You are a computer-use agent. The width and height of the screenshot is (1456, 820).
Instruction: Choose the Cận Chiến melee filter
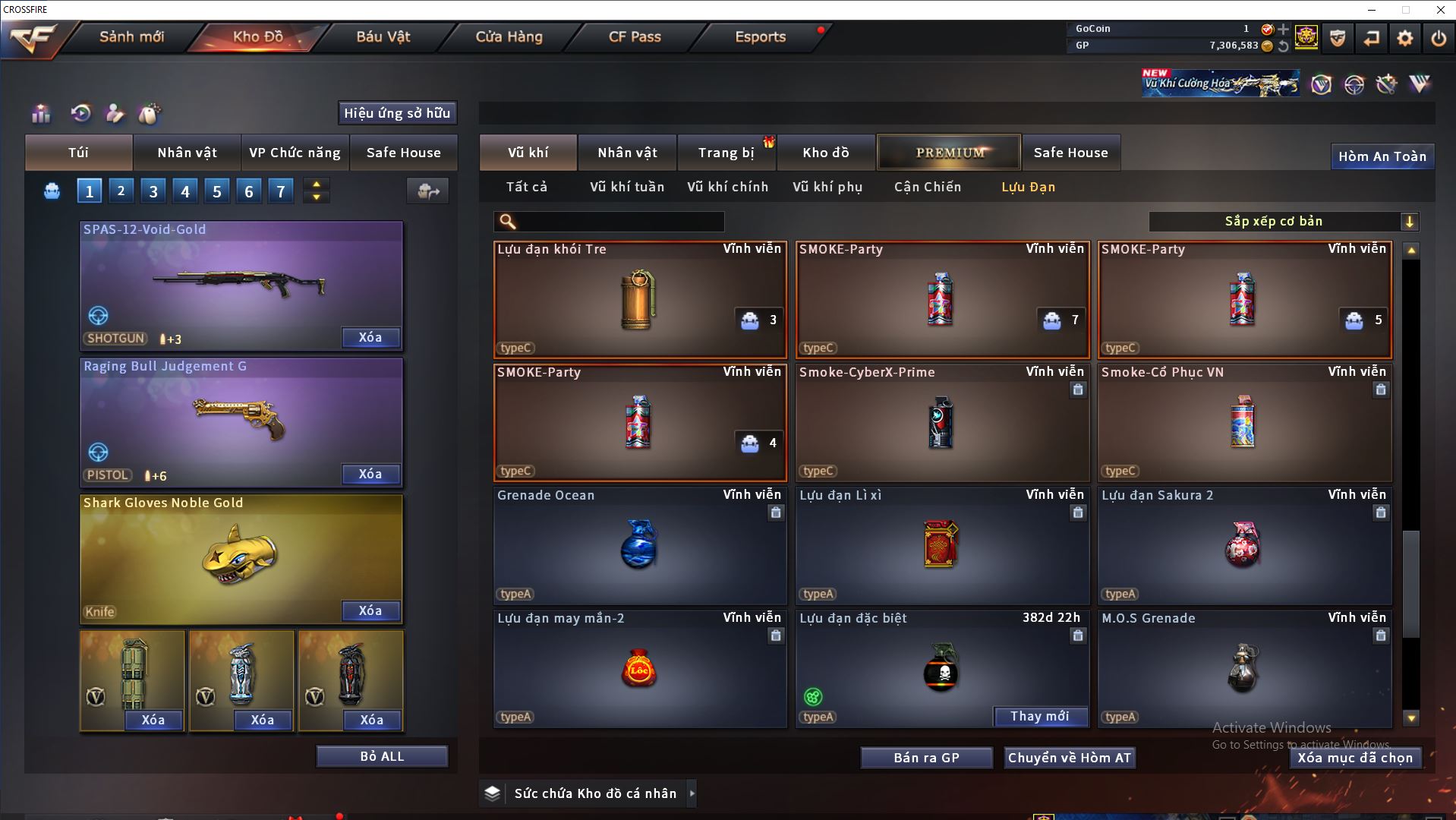point(927,187)
